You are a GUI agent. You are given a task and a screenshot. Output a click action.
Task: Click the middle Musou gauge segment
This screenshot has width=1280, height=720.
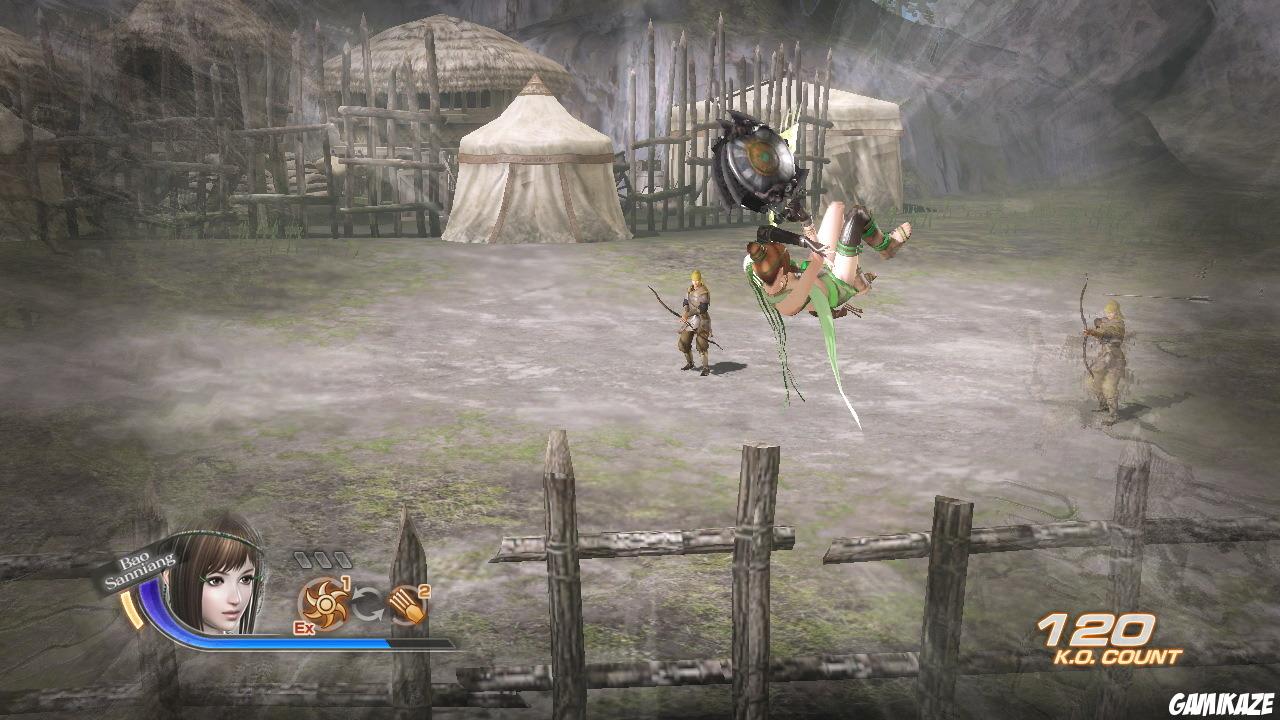point(323,558)
